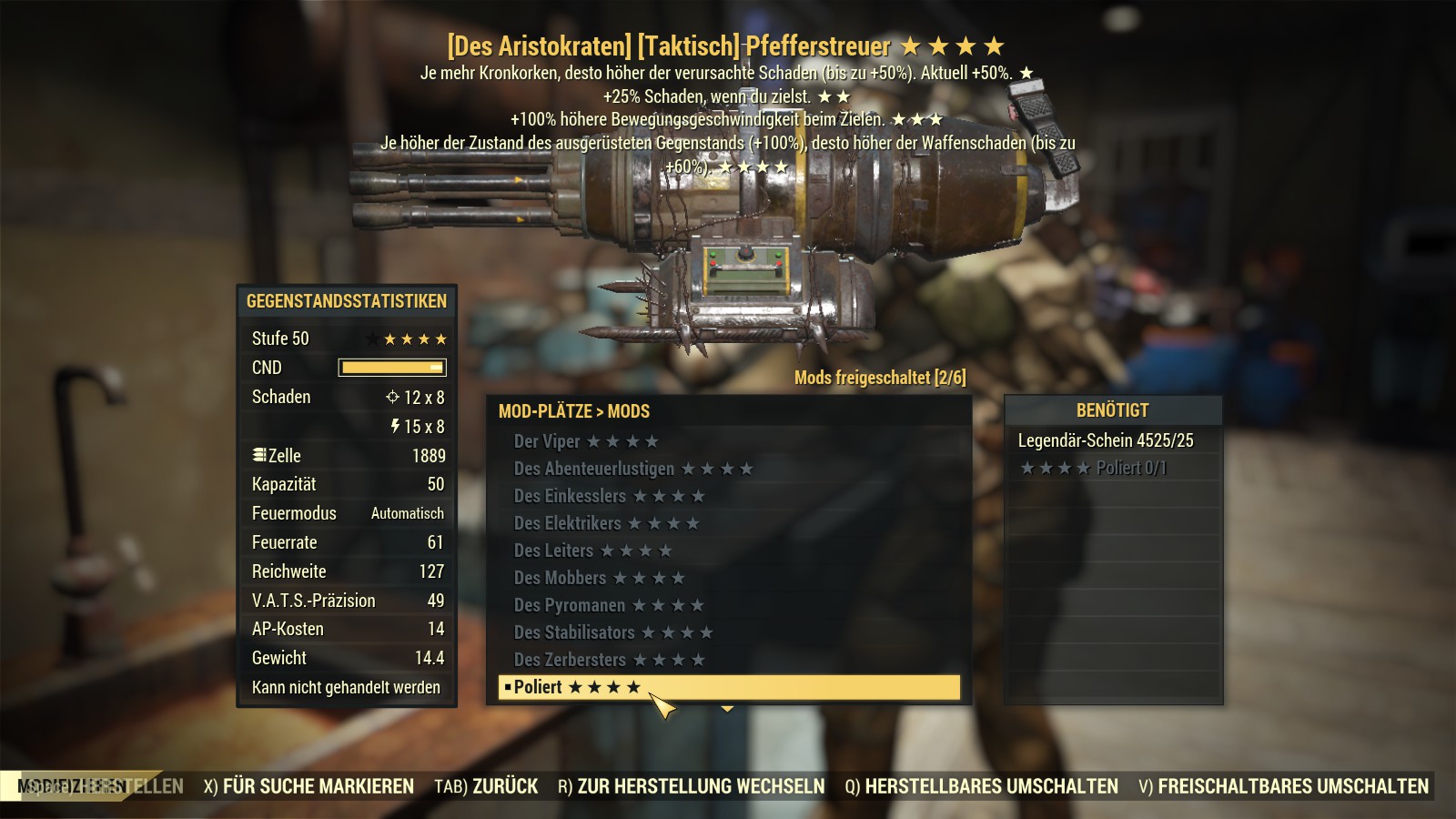1456x819 pixels.
Task: Toggle Herstellbares Umschalten filter
Action: tap(981, 786)
